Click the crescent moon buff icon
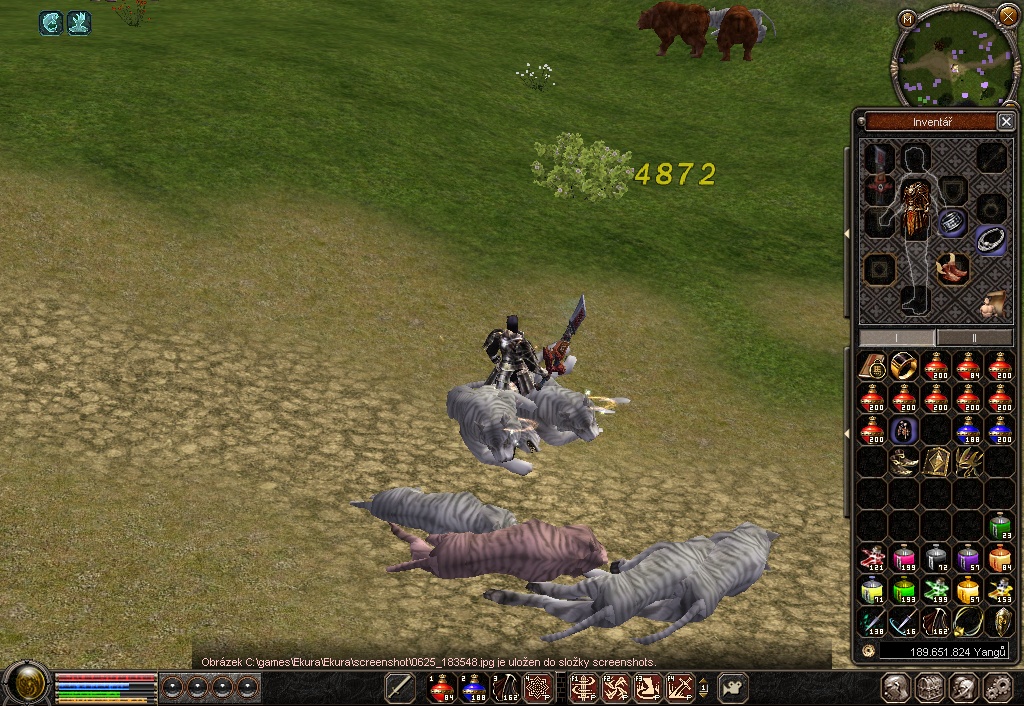 pyautogui.click(x=51, y=23)
